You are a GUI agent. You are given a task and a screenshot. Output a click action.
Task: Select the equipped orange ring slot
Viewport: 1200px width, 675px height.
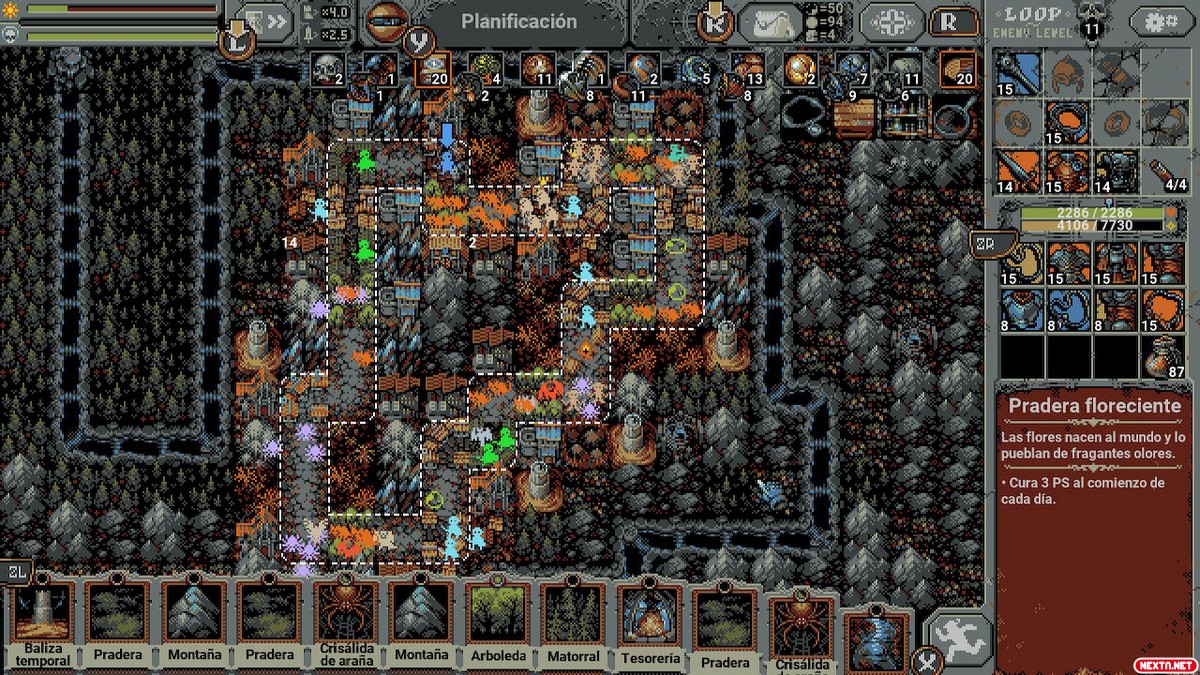point(1067,122)
